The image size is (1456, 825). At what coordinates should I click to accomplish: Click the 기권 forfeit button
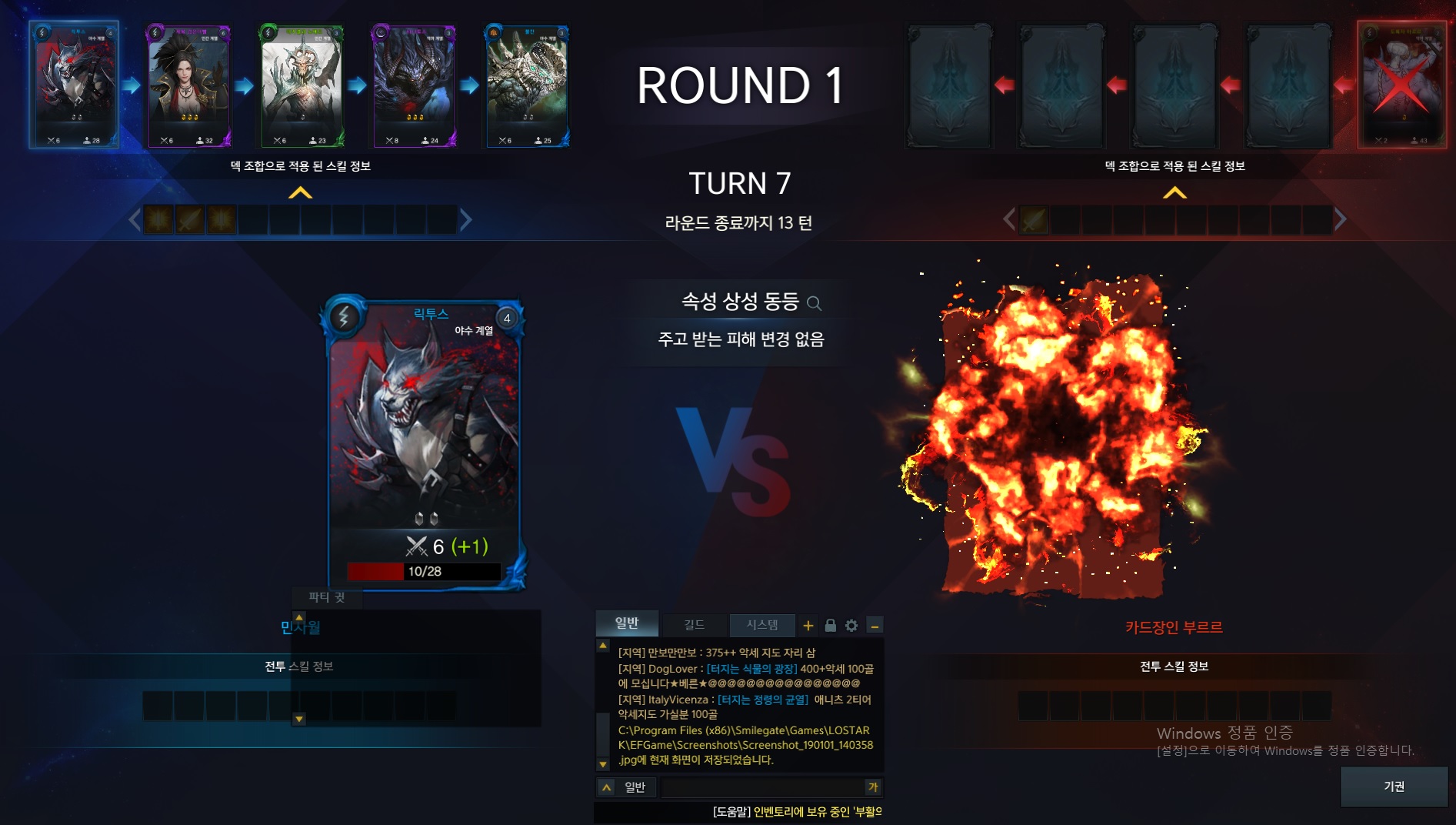tap(1394, 787)
